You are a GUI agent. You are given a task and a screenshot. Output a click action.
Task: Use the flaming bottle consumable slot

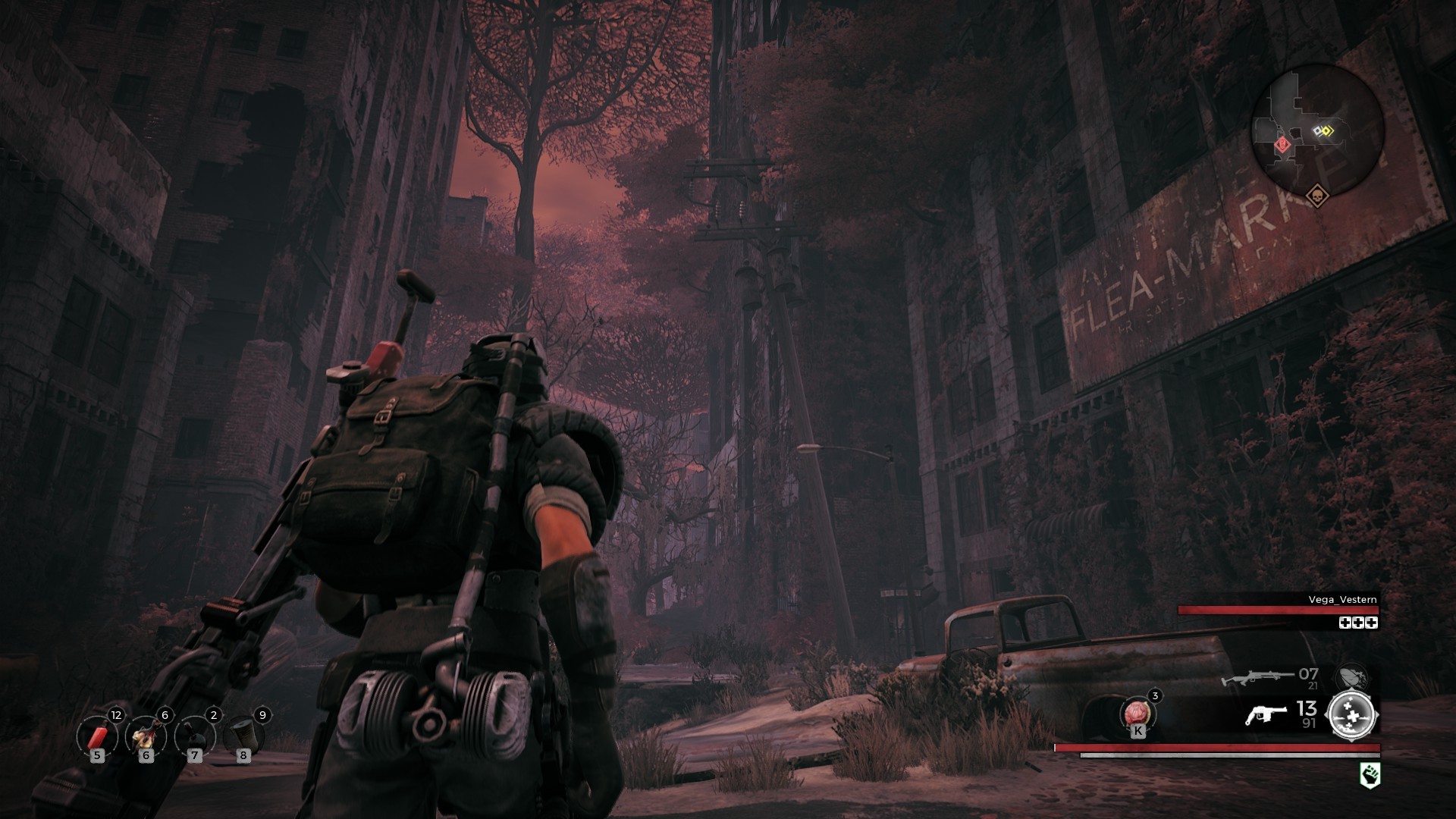click(145, 736)
